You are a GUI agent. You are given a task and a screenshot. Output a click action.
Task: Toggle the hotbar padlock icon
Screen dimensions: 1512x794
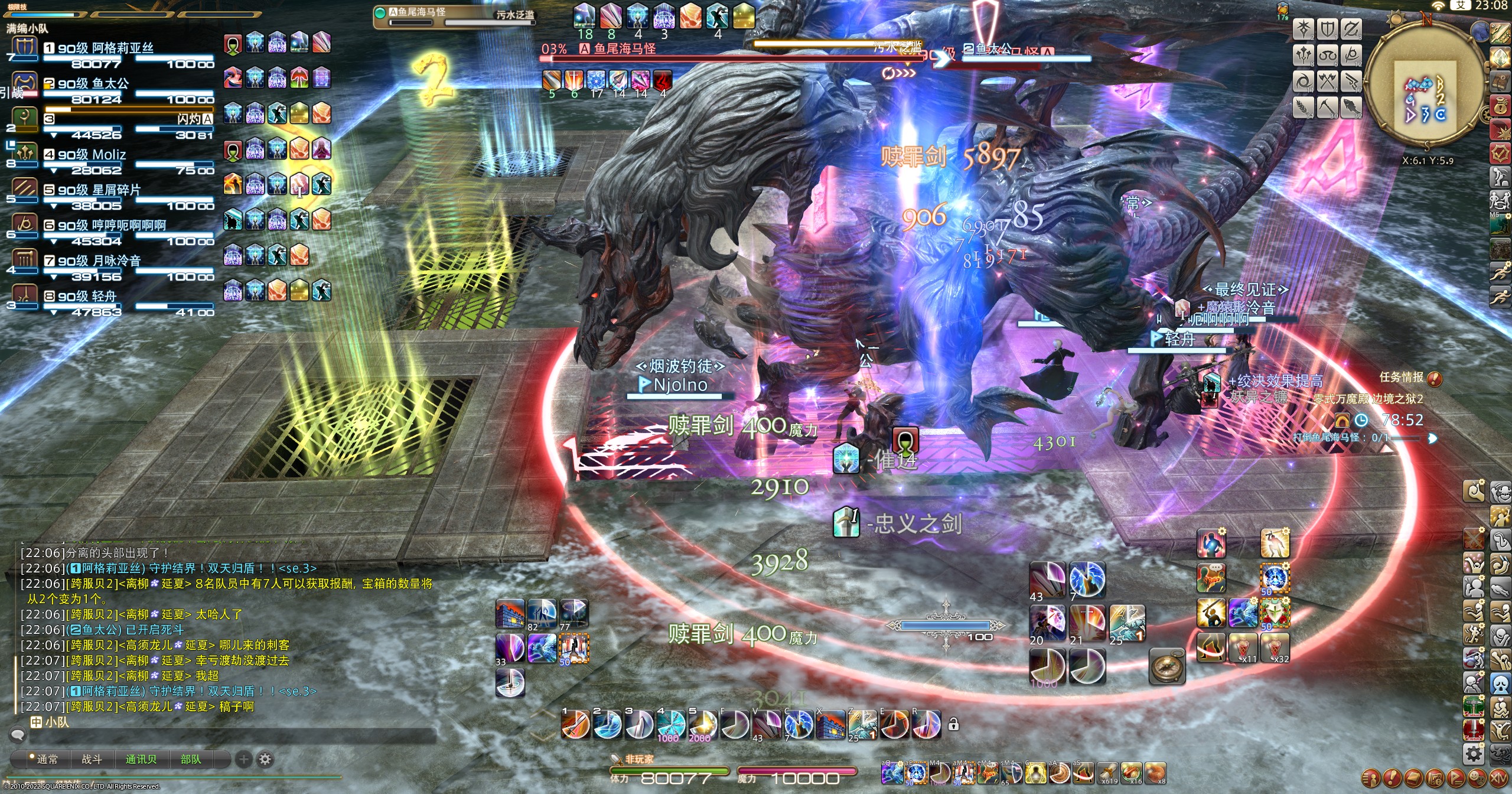953,724
